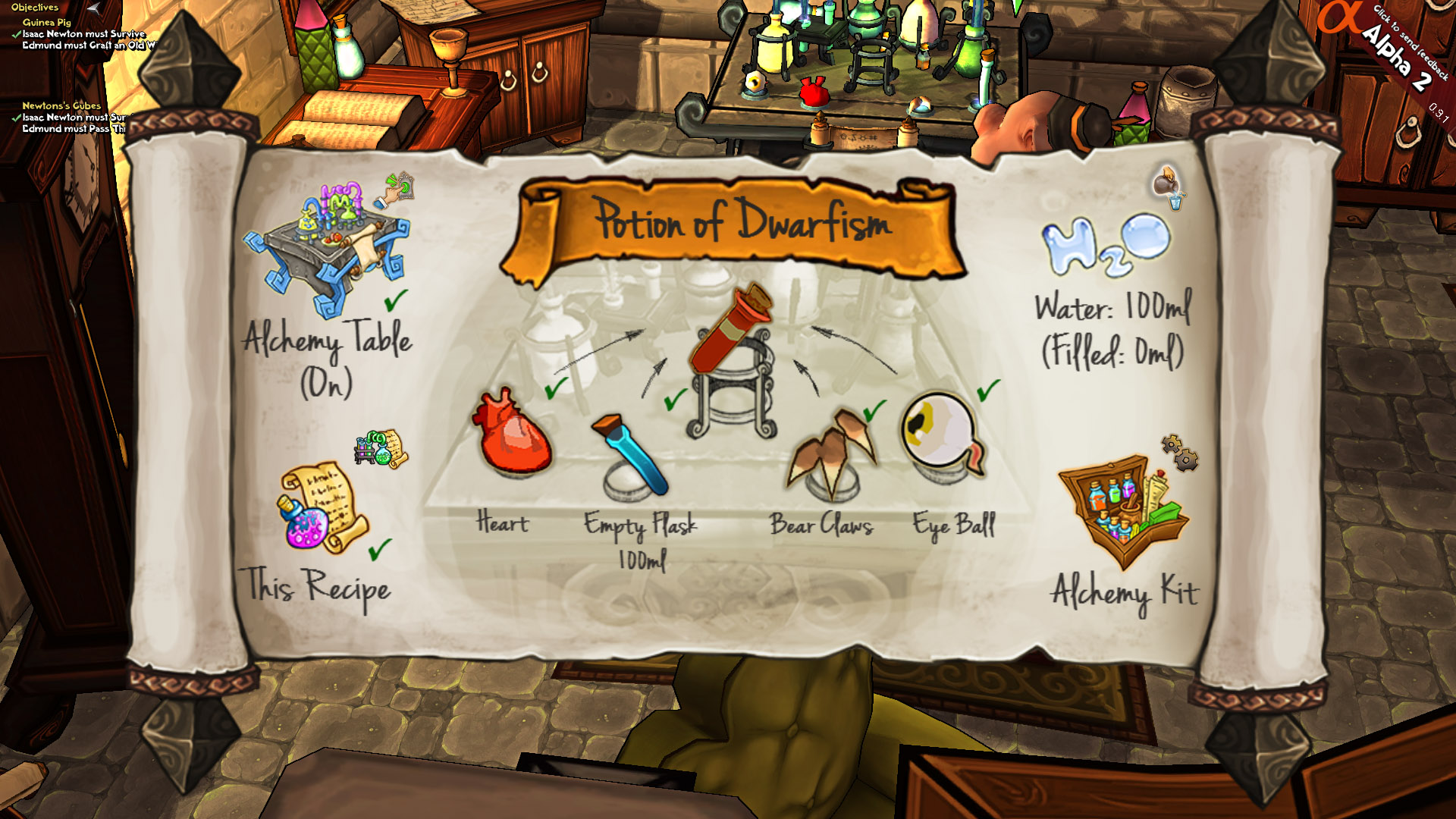Open the Objectives header menu
The image size is (1456, 819).
click(33, 6)
